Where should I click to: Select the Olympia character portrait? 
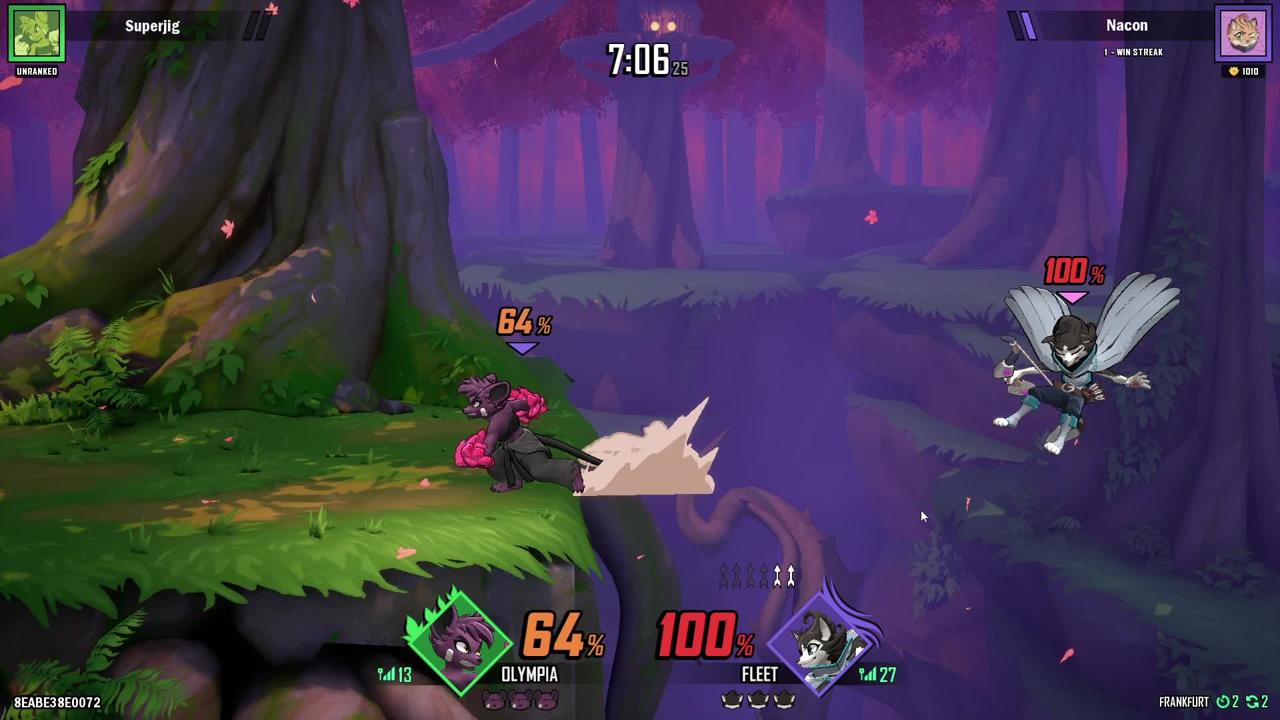point(459,641)
